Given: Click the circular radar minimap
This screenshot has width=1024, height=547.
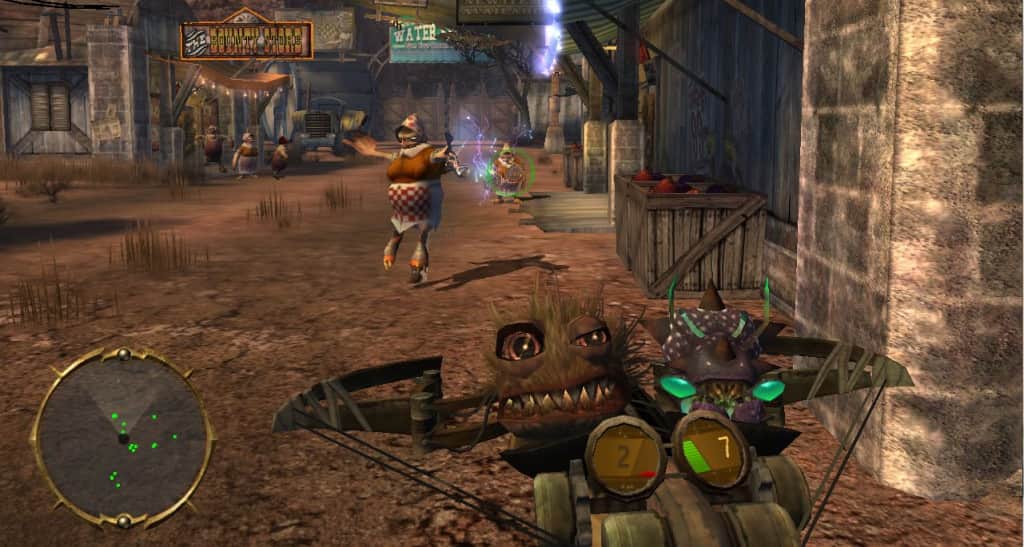Looking at the screenshot, I should [x=123, y=437].
